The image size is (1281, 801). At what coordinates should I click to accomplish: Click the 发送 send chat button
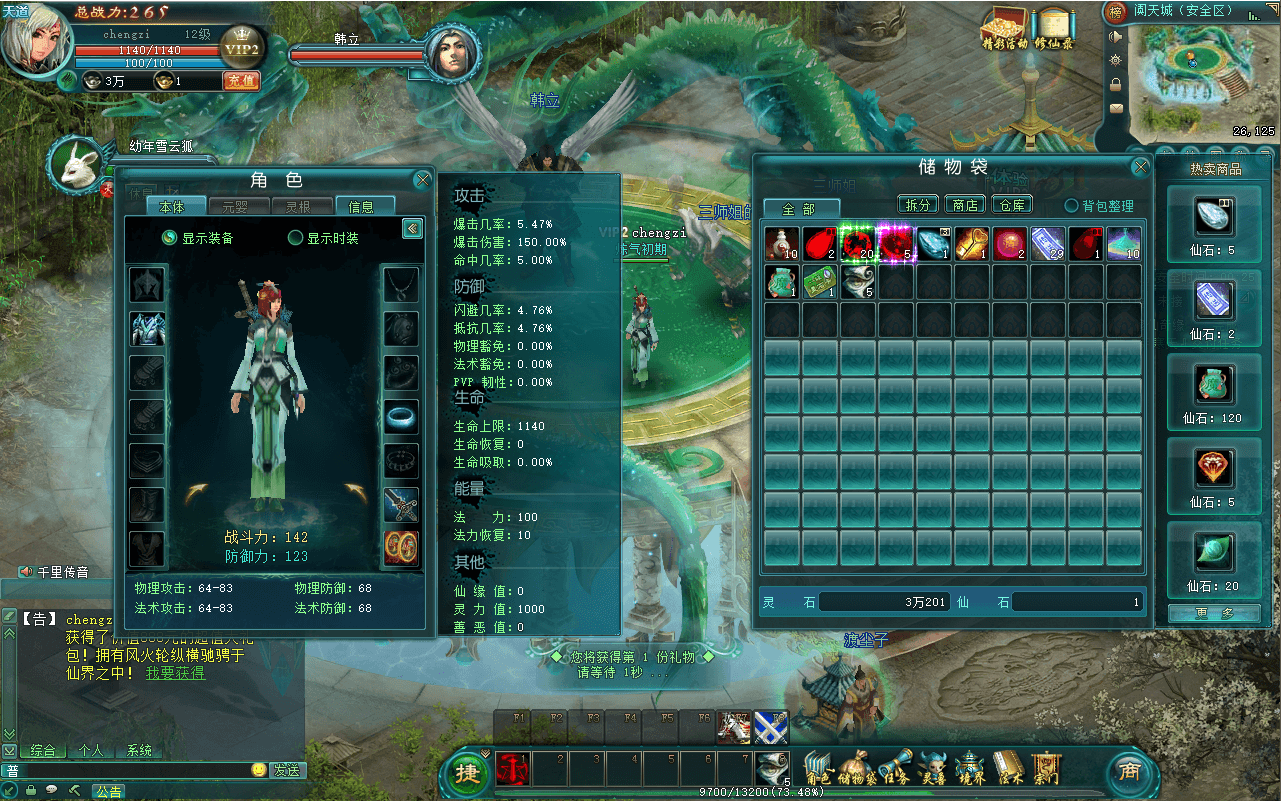coord(287,770)
